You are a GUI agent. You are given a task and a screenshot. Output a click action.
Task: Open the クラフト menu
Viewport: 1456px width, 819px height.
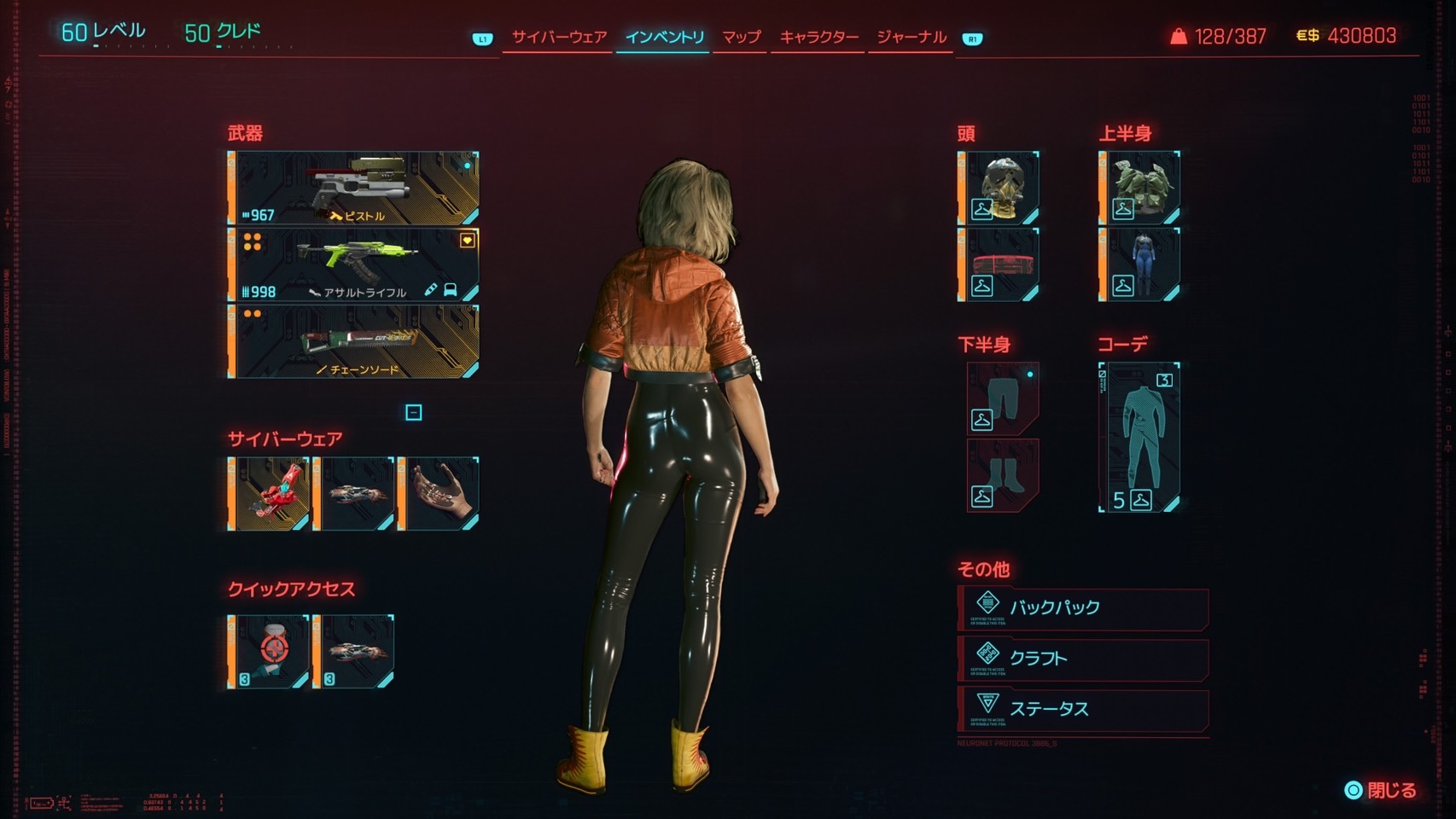click(1082, 659)
